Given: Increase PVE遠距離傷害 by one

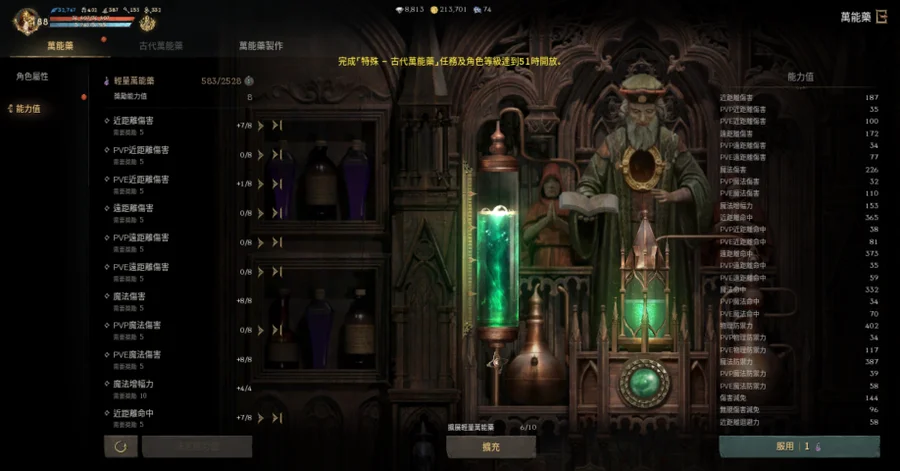Looking at the screenshot, I should pyautogui.click(x=262, y=271).
